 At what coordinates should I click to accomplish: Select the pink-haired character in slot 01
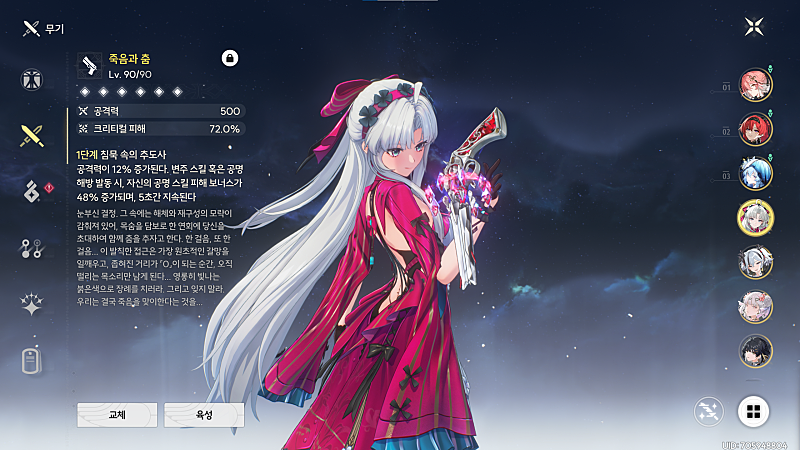click(x=755, y=85)
